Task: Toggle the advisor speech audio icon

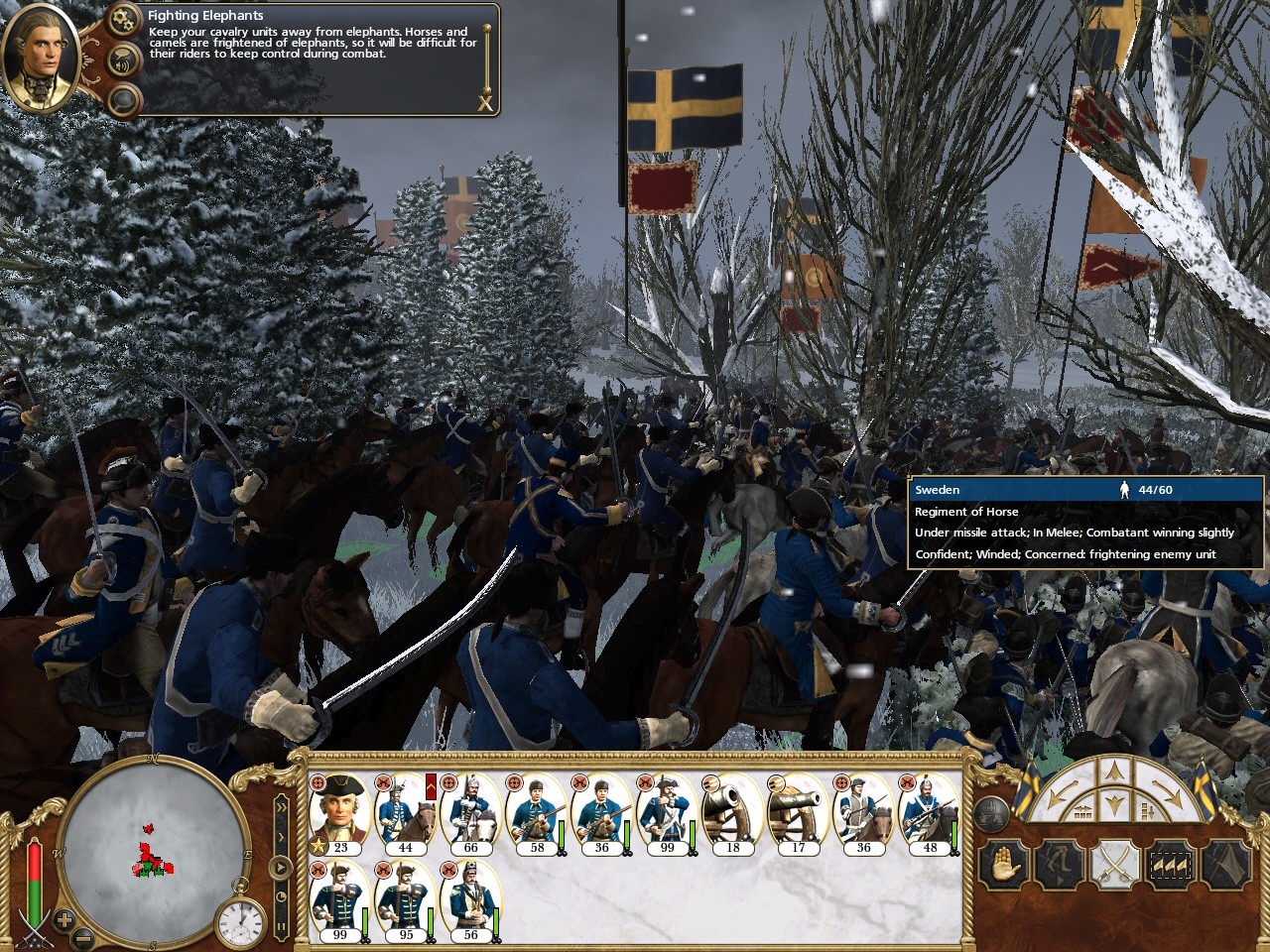Action: (x=124, y=59)
